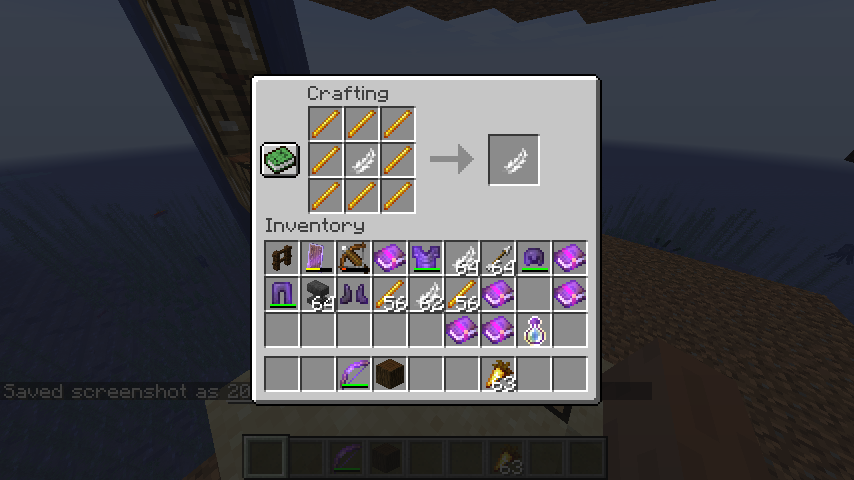Open the green recipe book

pyautogui.click(x=280, y=160)
